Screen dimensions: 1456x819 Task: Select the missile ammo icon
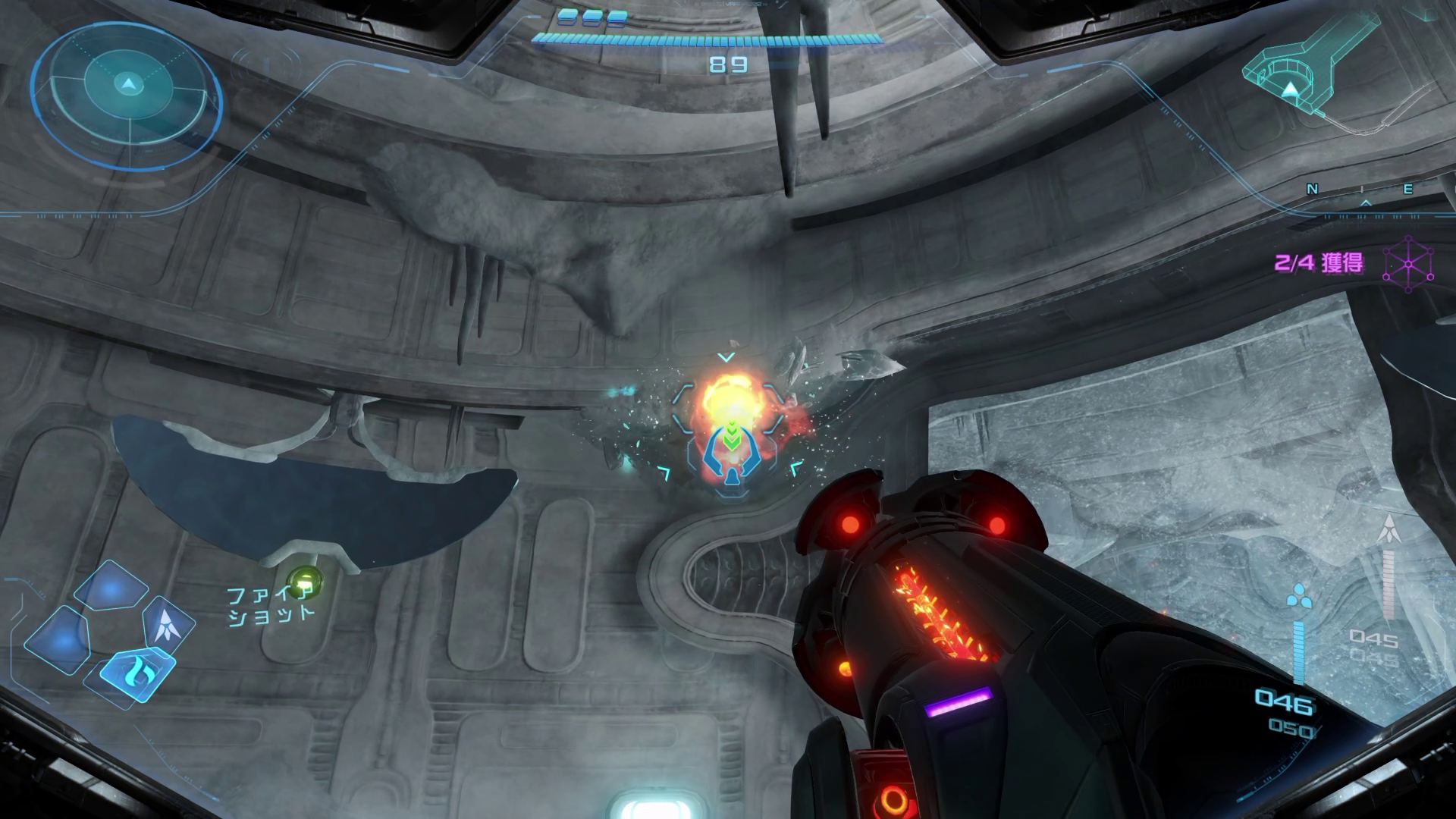point(1389,529)
